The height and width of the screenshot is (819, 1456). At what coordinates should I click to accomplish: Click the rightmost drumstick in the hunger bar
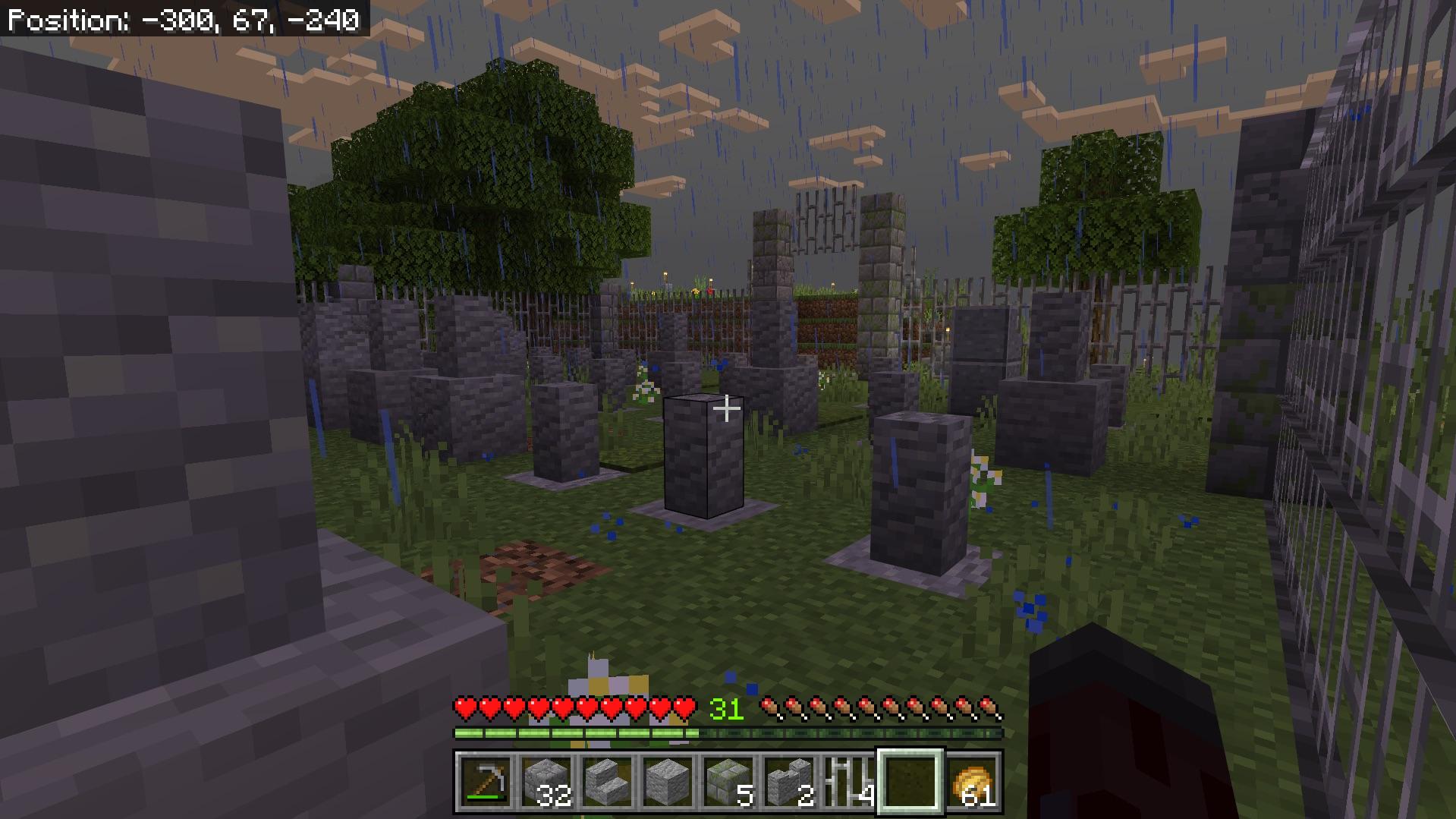(x=986, y=707)
